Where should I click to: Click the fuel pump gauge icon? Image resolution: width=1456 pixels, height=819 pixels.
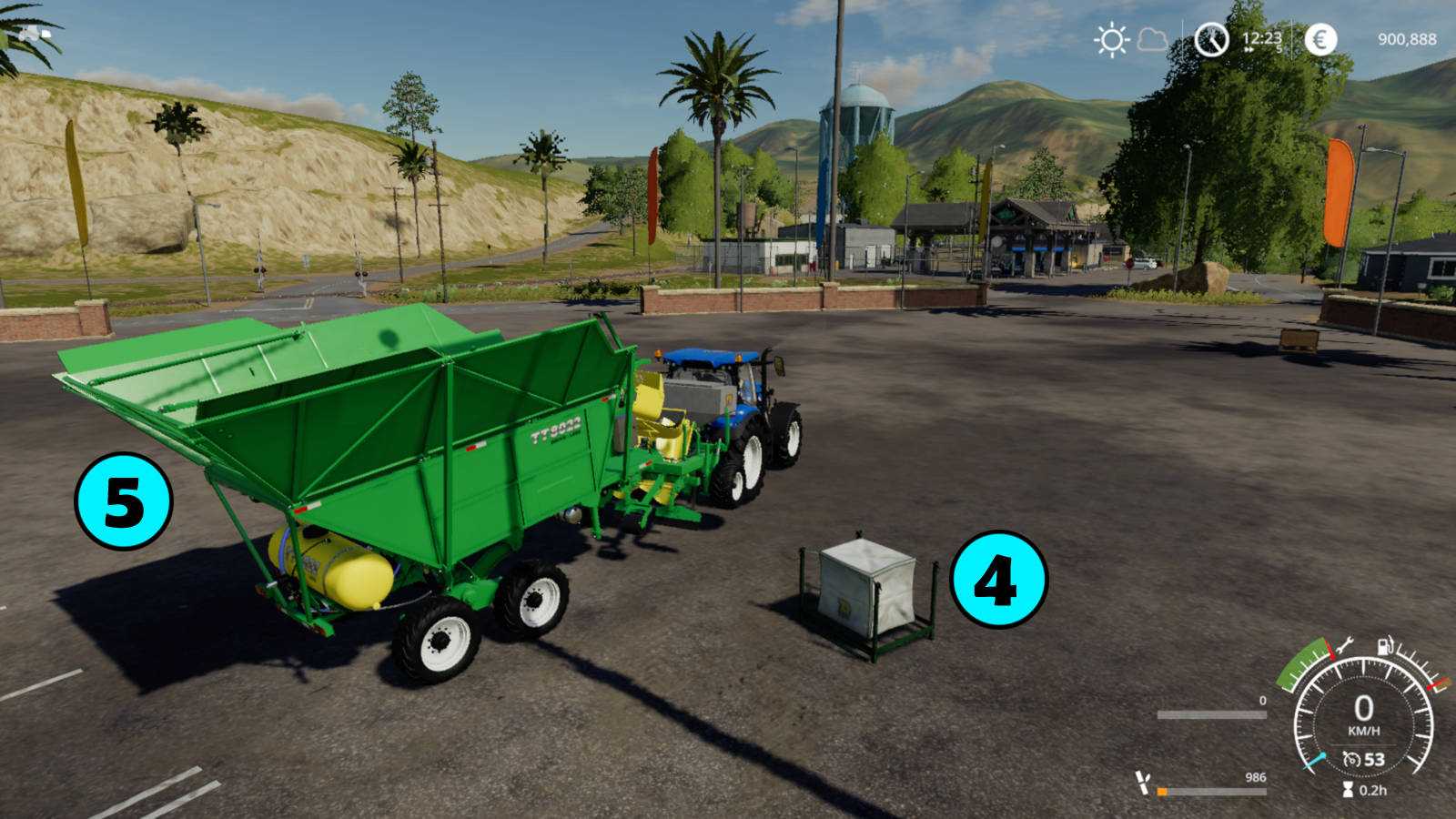click(x=1385, y=646)
